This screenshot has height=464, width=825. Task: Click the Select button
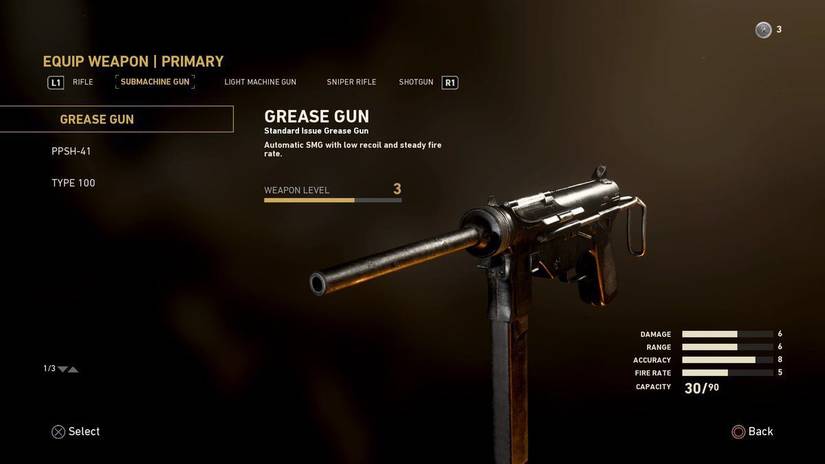[x=76, y=432]
